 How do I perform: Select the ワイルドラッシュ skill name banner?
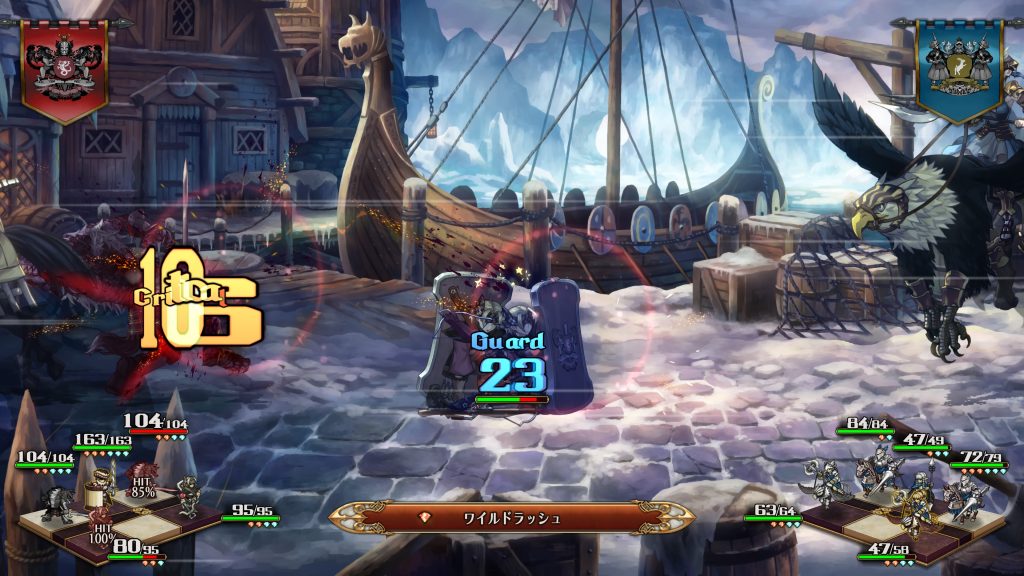click(511, 518)
